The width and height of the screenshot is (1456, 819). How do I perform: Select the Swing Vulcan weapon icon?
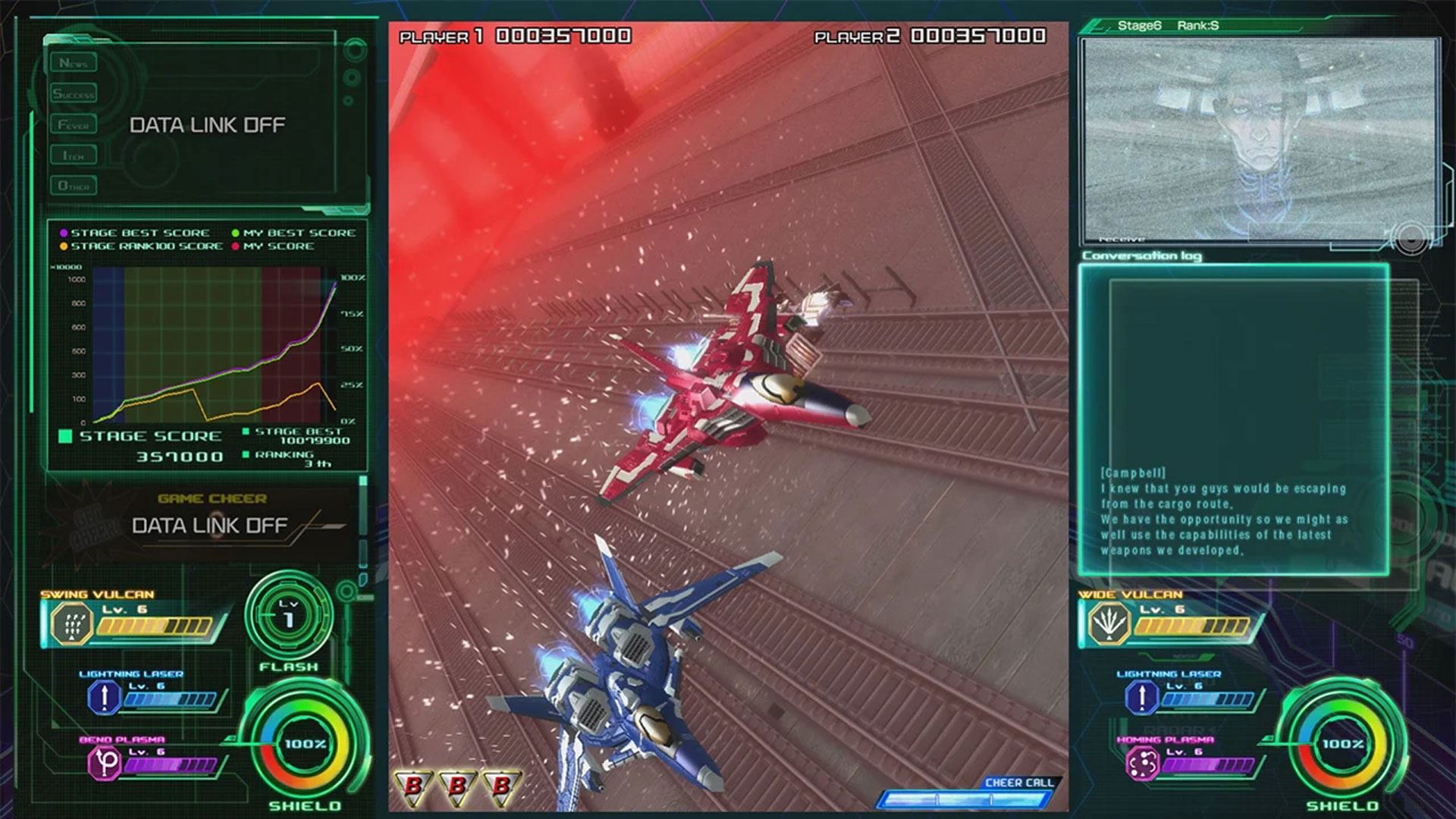pos(72,625)
